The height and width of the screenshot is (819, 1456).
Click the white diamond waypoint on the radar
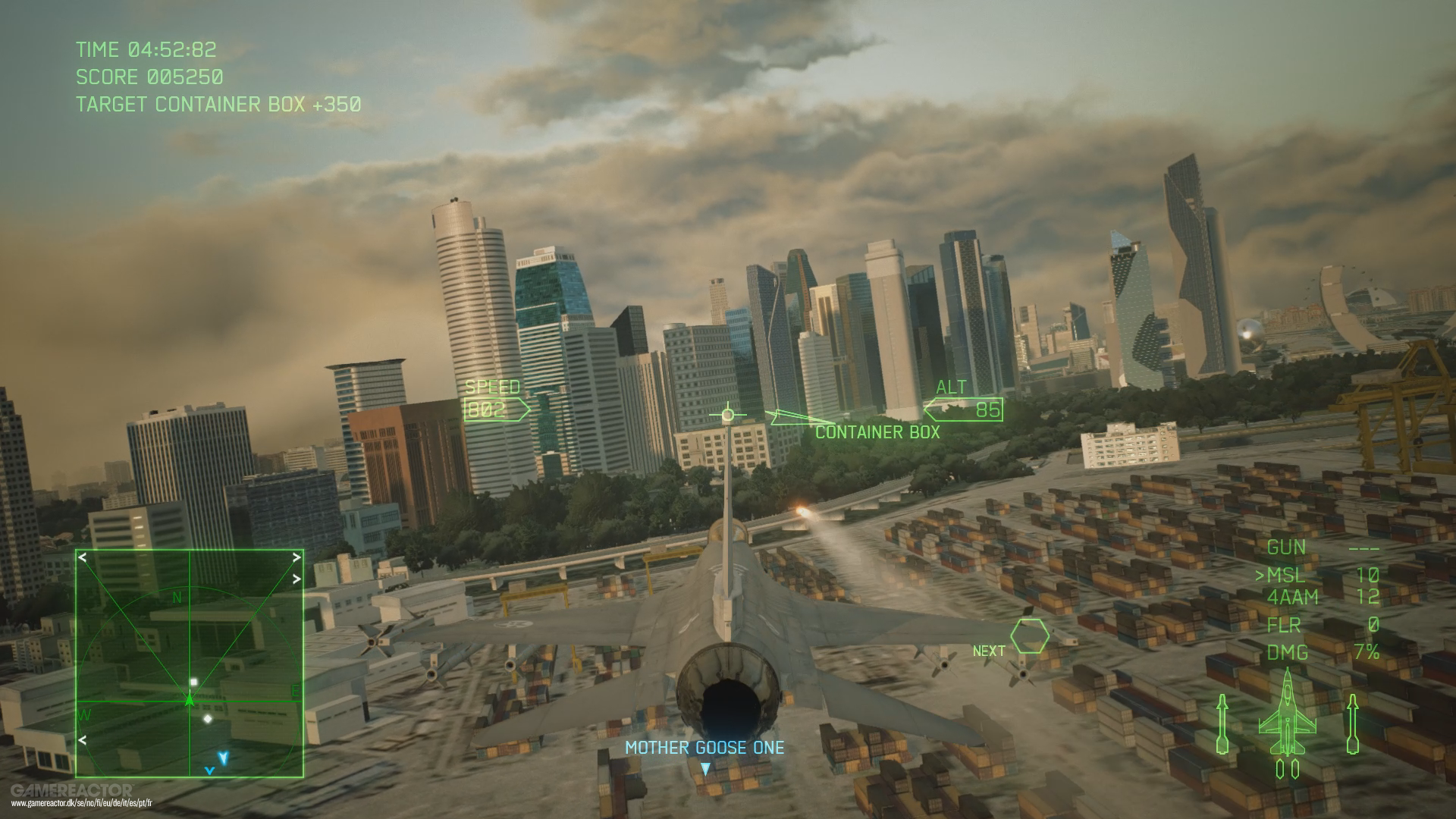[208, 718]
